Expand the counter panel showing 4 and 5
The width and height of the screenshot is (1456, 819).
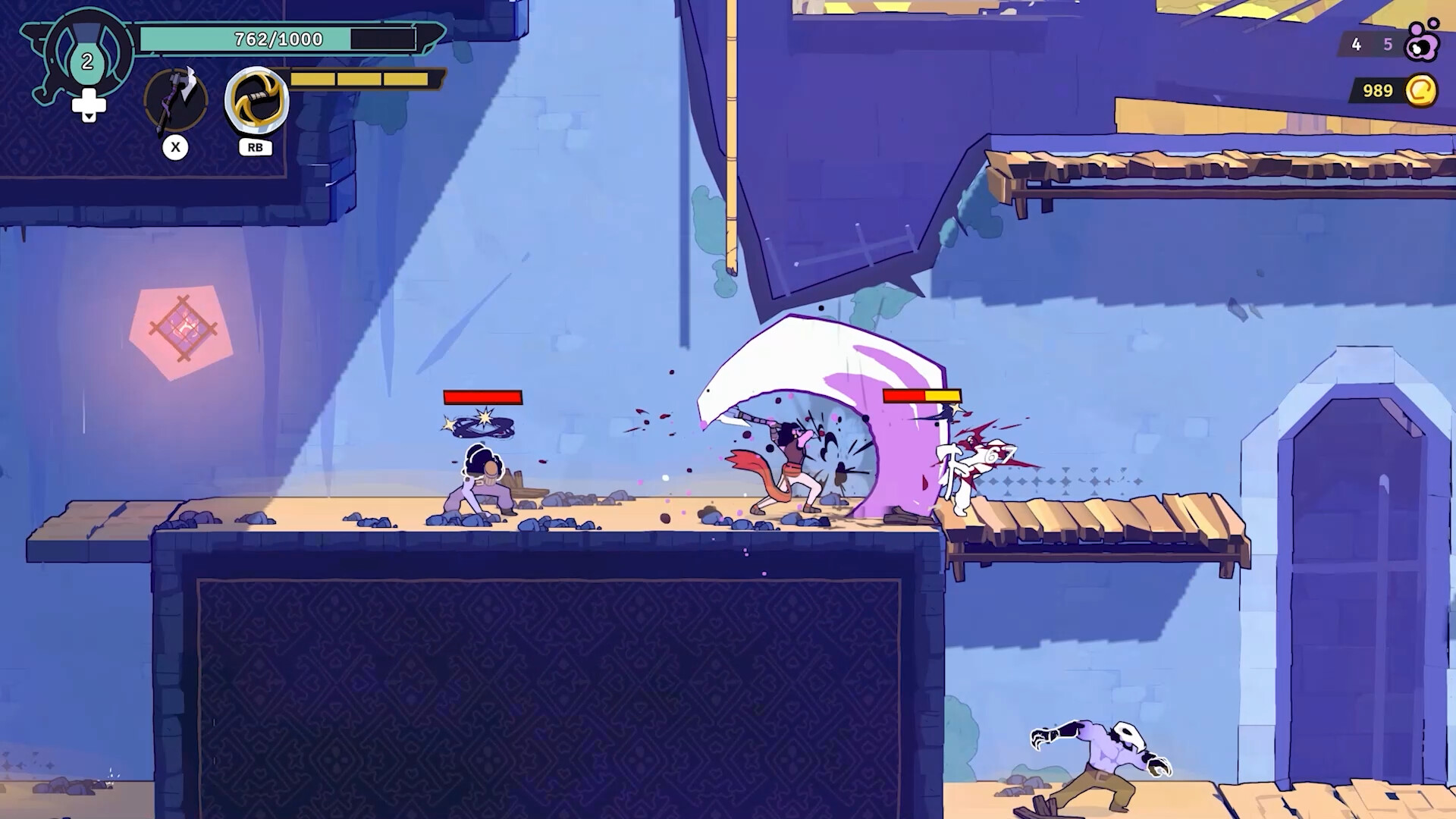tap(1373, 45)
